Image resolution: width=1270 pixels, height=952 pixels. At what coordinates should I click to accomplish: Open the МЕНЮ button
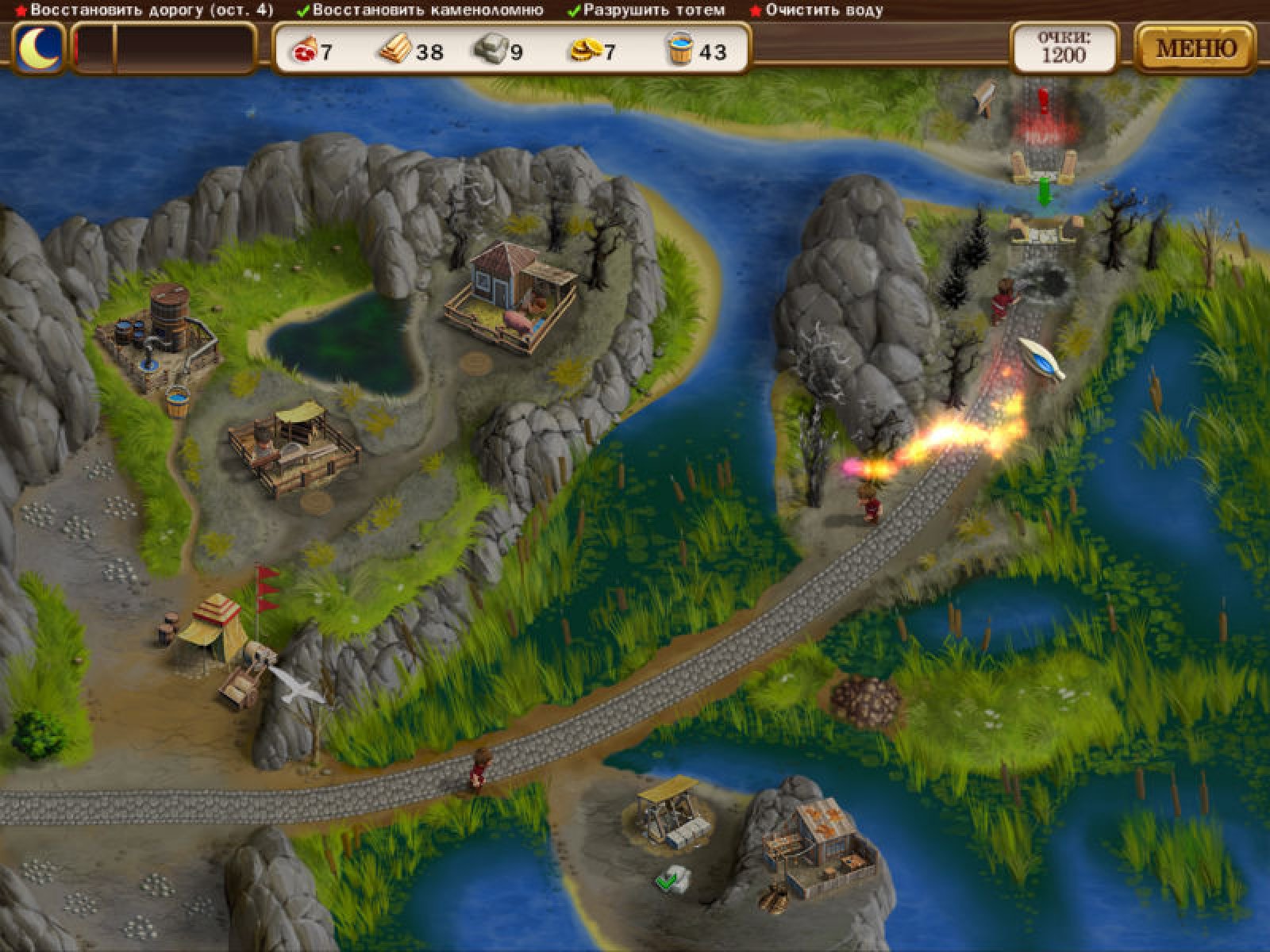(1195, 49)
